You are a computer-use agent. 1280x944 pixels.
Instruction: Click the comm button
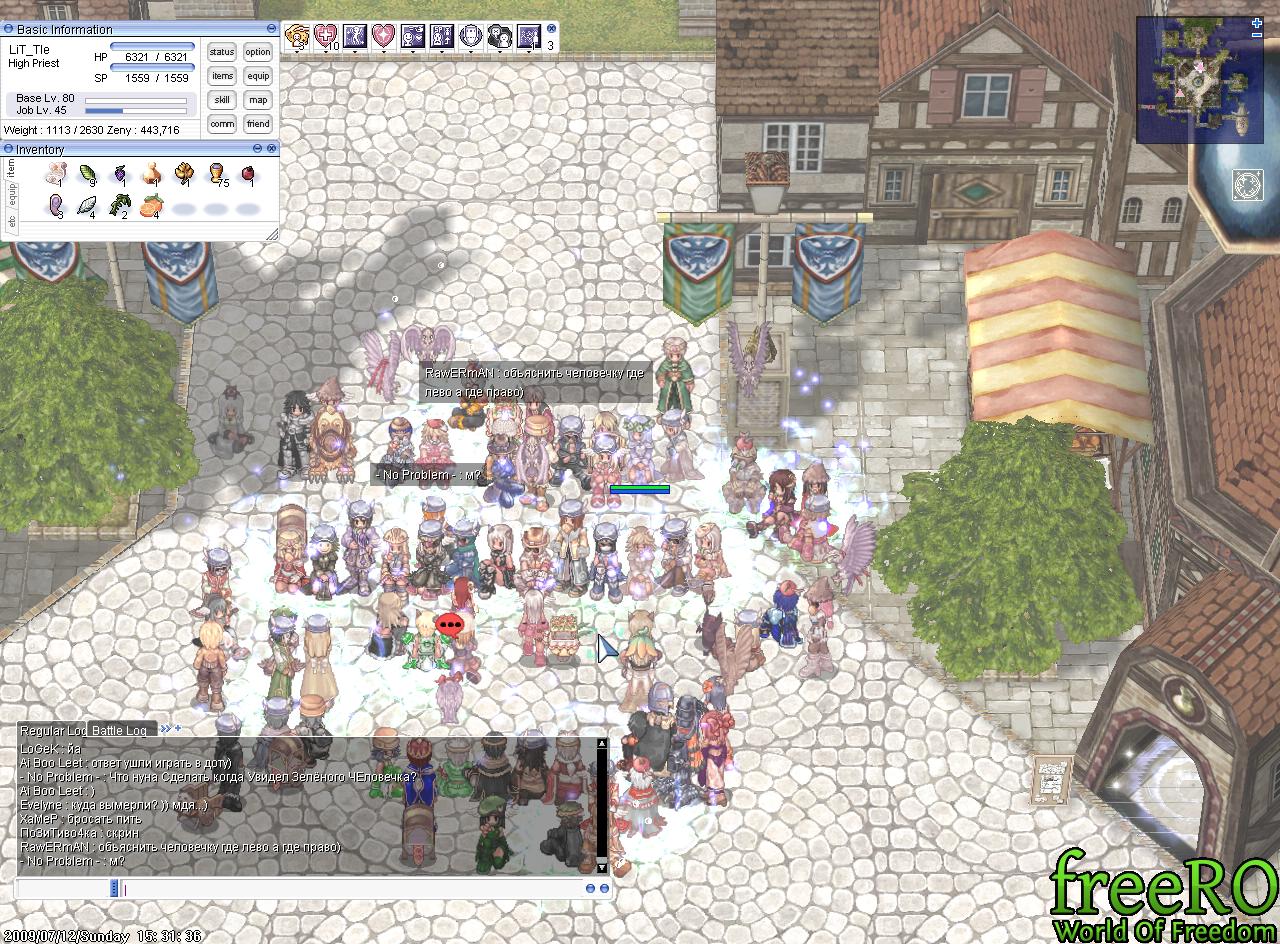click(222, 124)
